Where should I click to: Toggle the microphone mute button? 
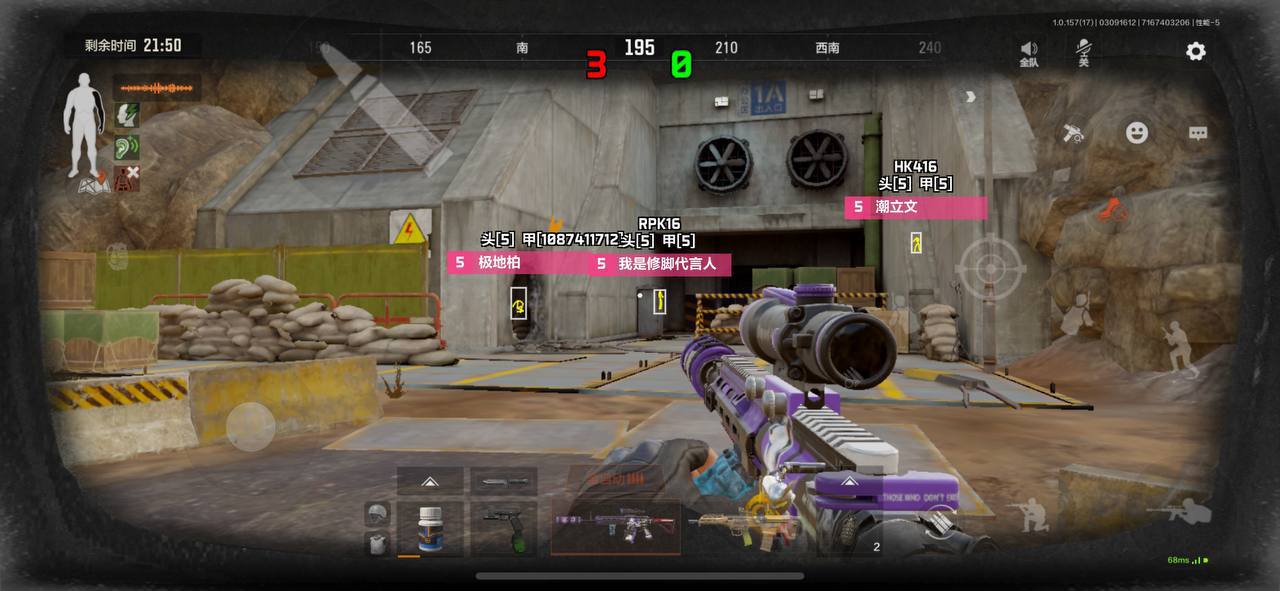point(1083,52)
